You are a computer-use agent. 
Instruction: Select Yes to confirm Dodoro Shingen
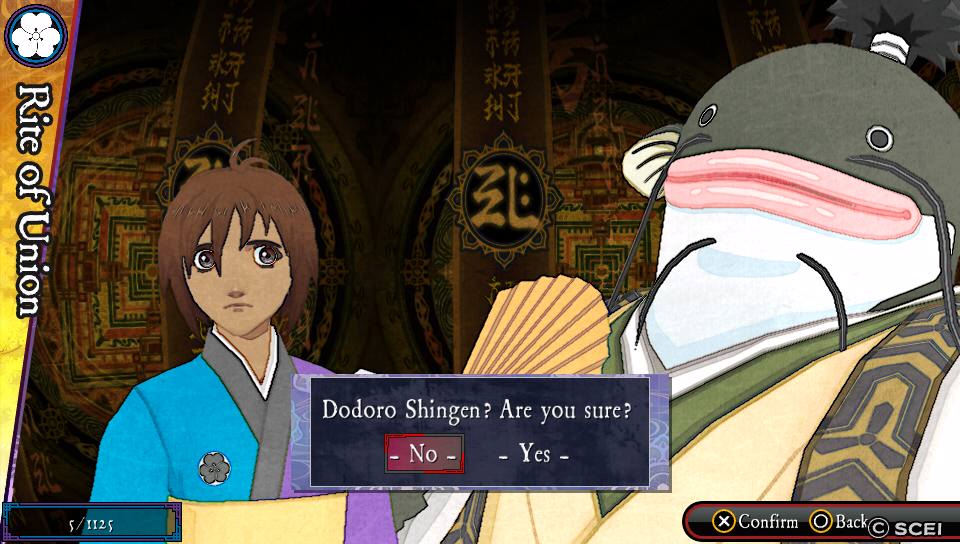[535, 453]
